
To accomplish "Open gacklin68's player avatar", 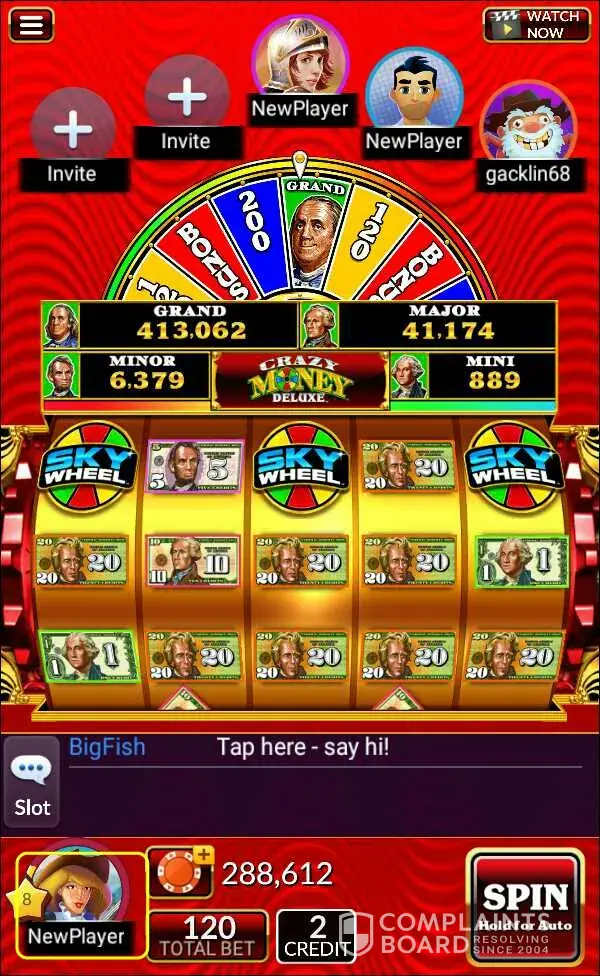I will coord(526,128).
